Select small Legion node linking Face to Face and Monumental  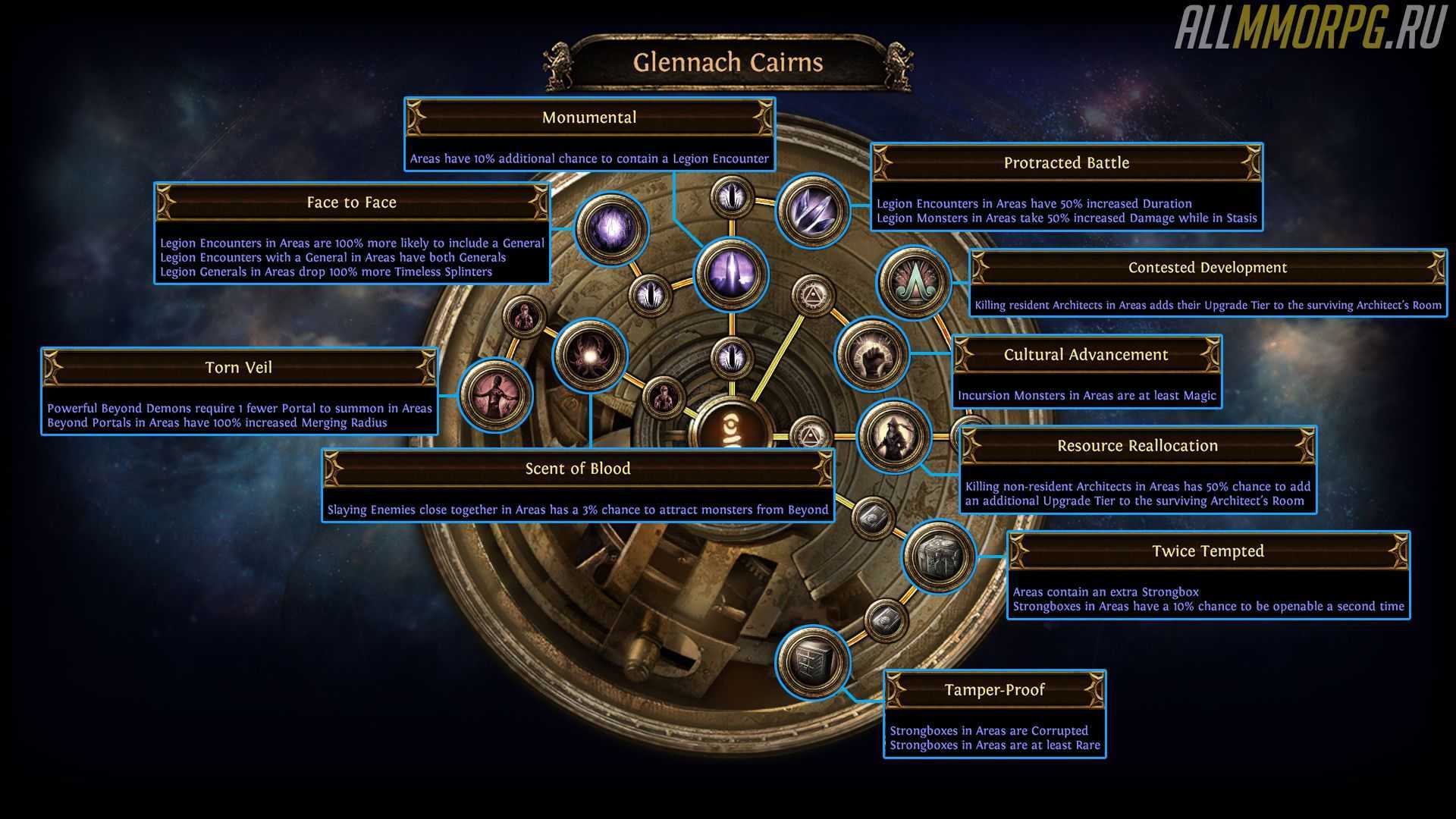pyautogui.click(x=651, y=294)
